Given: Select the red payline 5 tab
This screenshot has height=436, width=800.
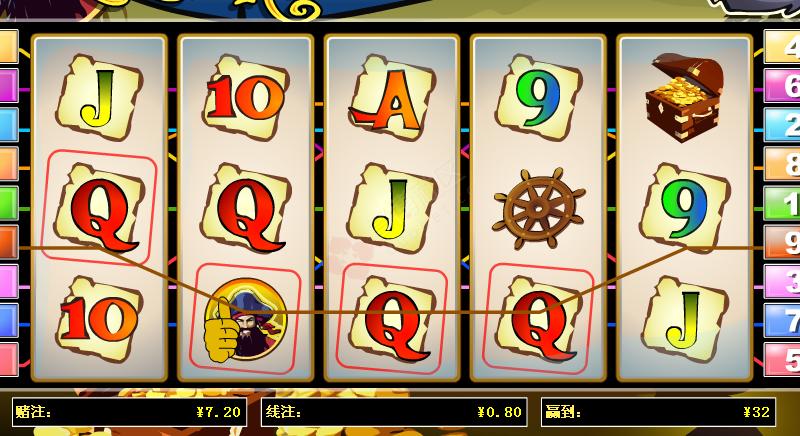Looking at the screenshot, I should coord(783,358).
